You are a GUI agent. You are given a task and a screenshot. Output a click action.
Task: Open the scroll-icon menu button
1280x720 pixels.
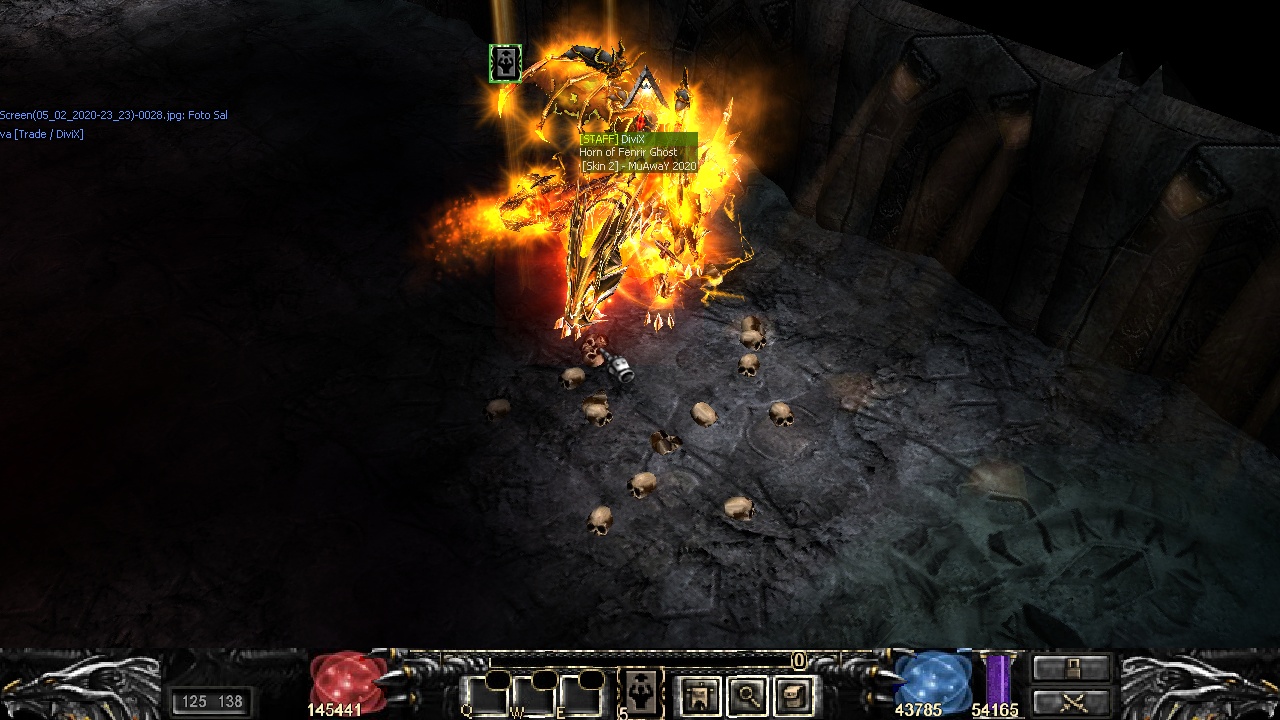[795, 695]
